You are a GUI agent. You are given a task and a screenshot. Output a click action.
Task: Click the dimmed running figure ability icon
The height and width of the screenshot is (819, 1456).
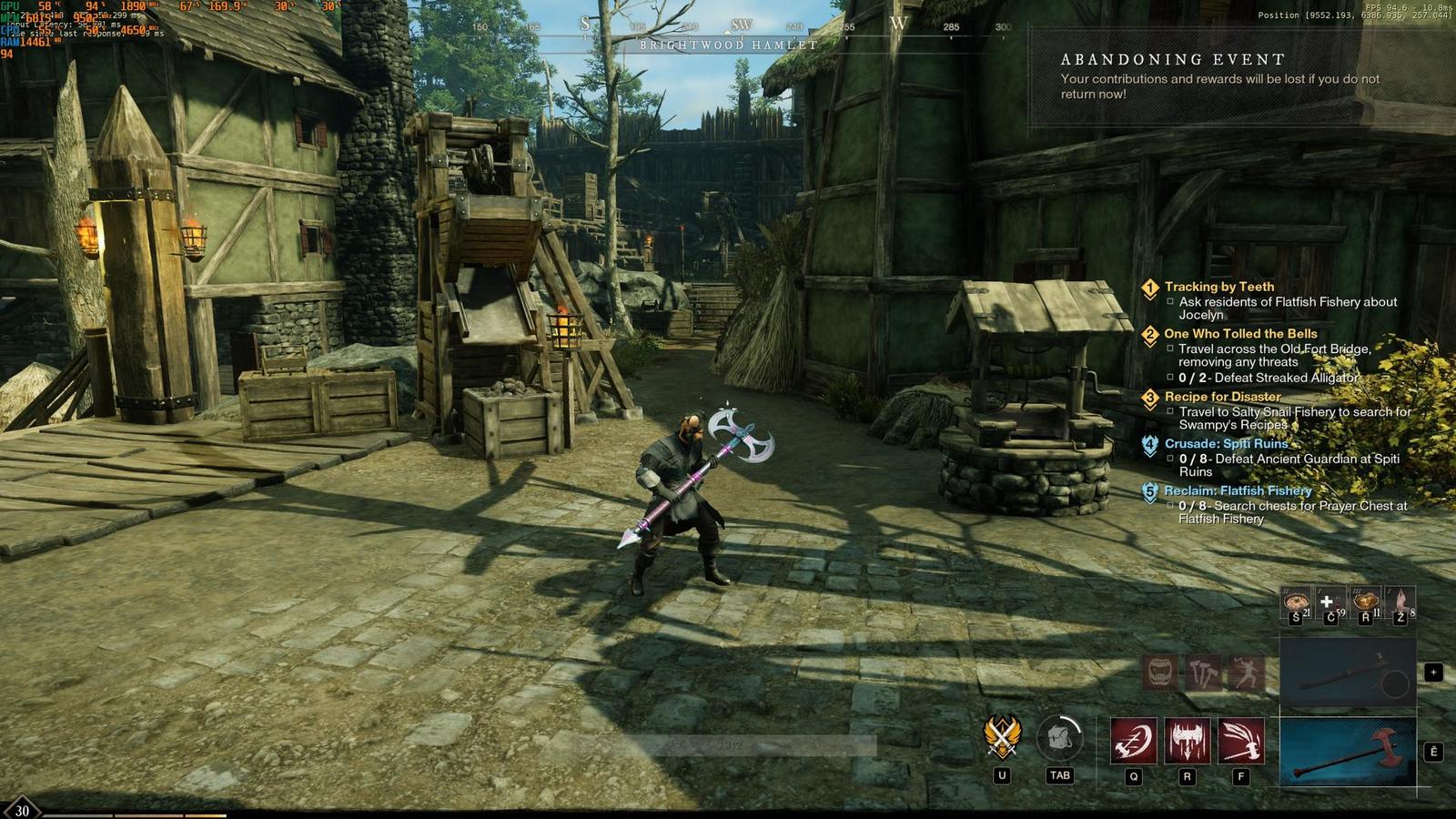(1246, 672)
